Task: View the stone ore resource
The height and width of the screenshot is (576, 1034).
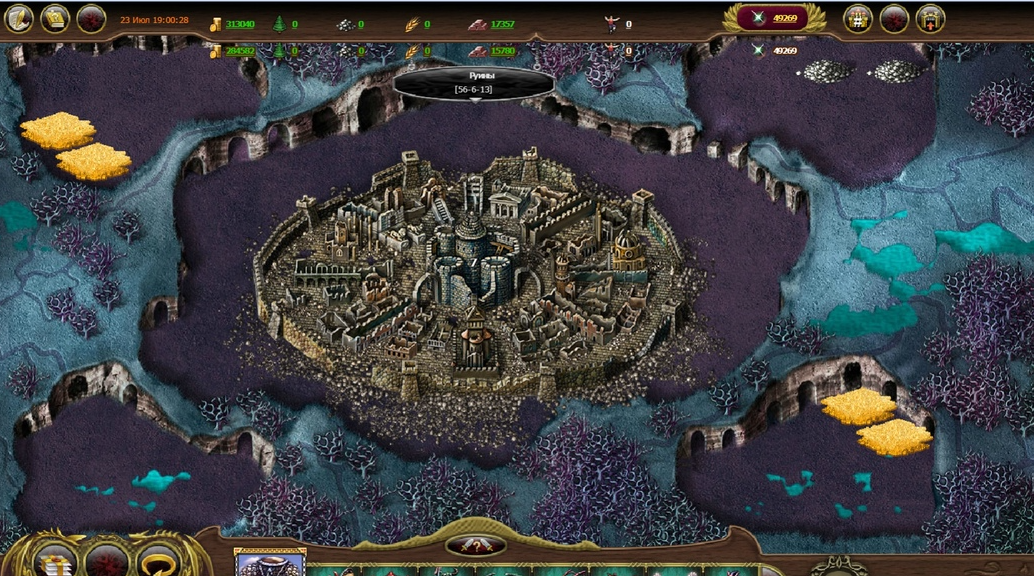Action: coord(349,24)
